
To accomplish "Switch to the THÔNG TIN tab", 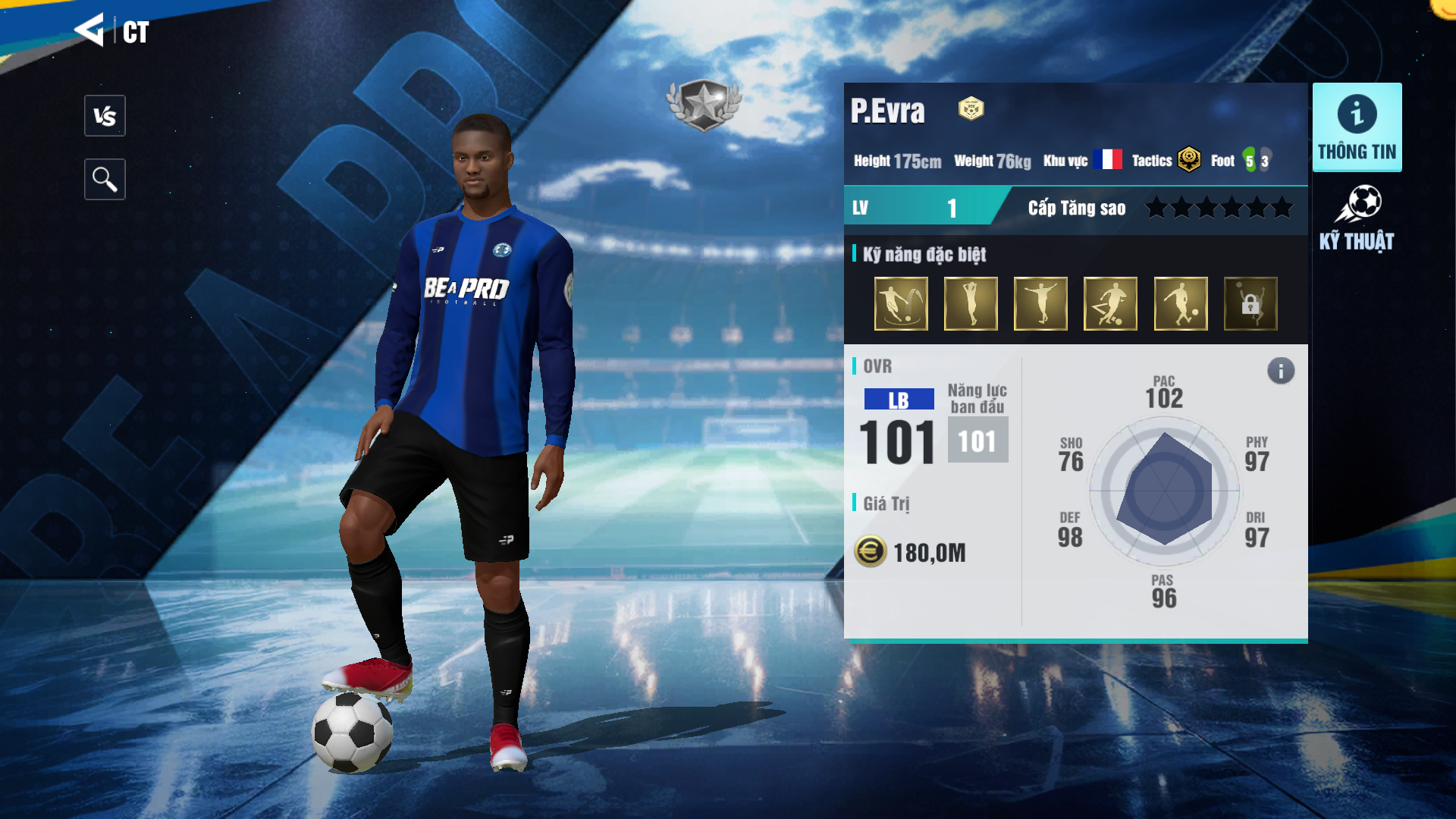I will pos(1357,127).
